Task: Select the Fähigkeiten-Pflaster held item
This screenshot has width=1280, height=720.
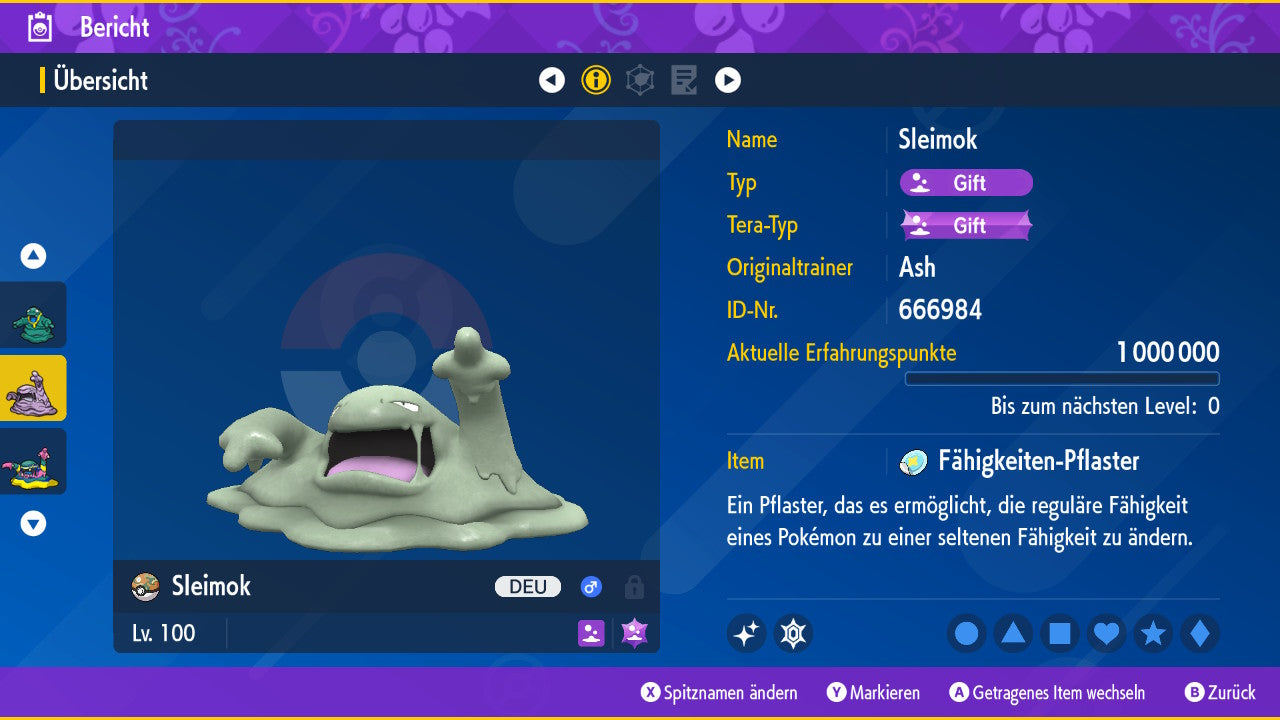Action: click(x=1038, y=461)
